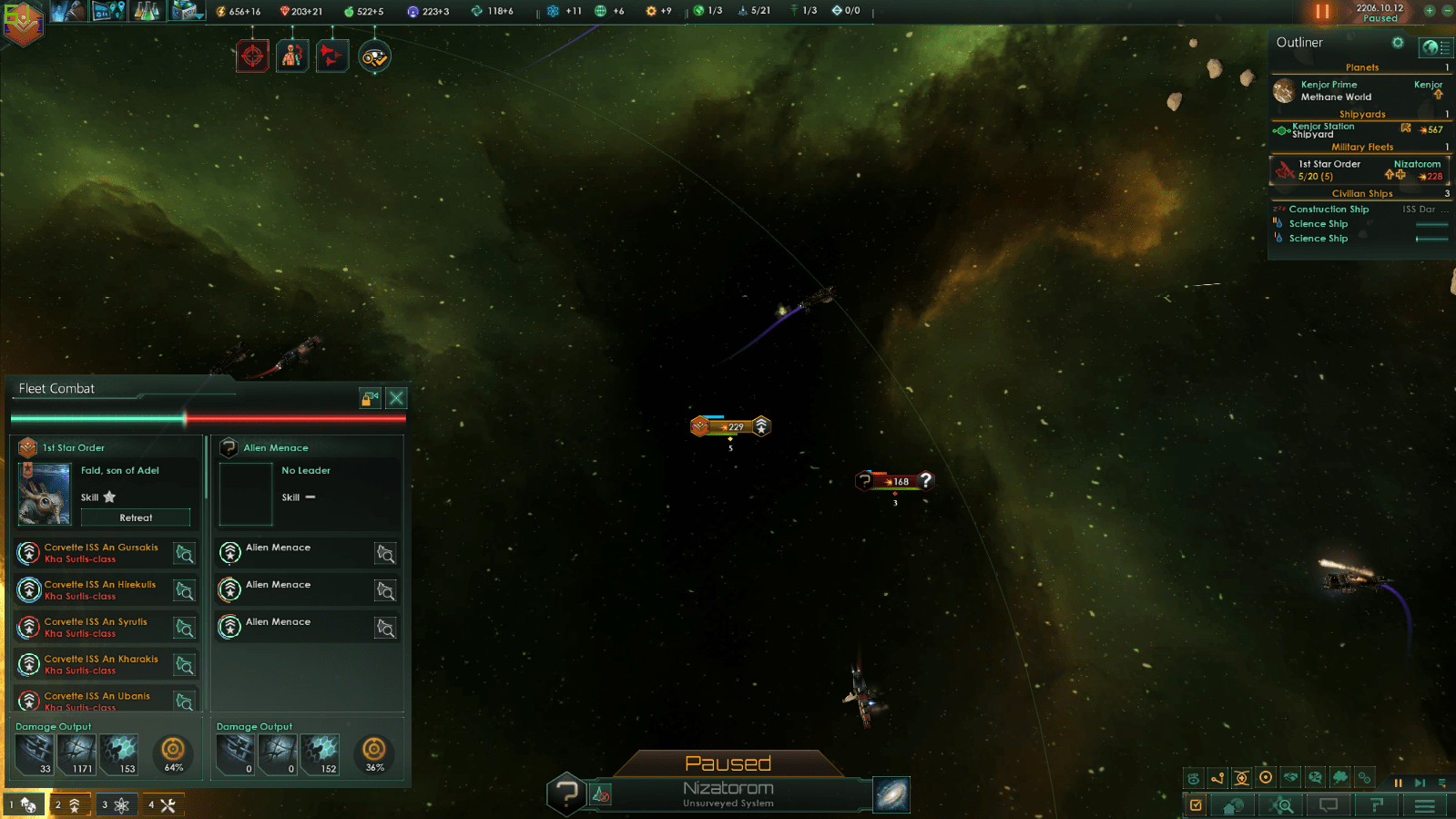Click the red crosshair alert icon
1456x819 pixels.
(252, 56)
